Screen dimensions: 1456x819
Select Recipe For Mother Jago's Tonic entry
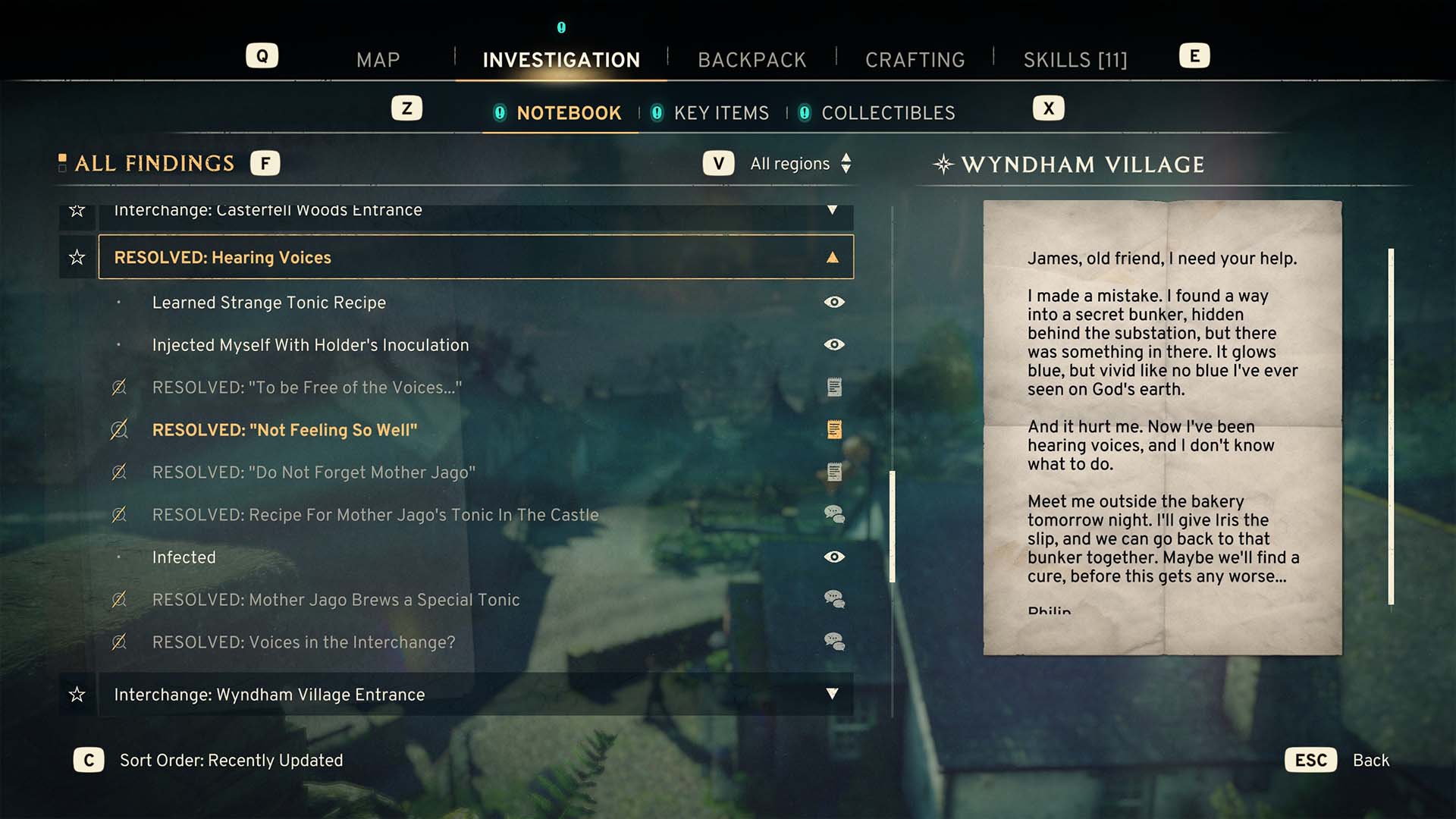pos(375,515)
